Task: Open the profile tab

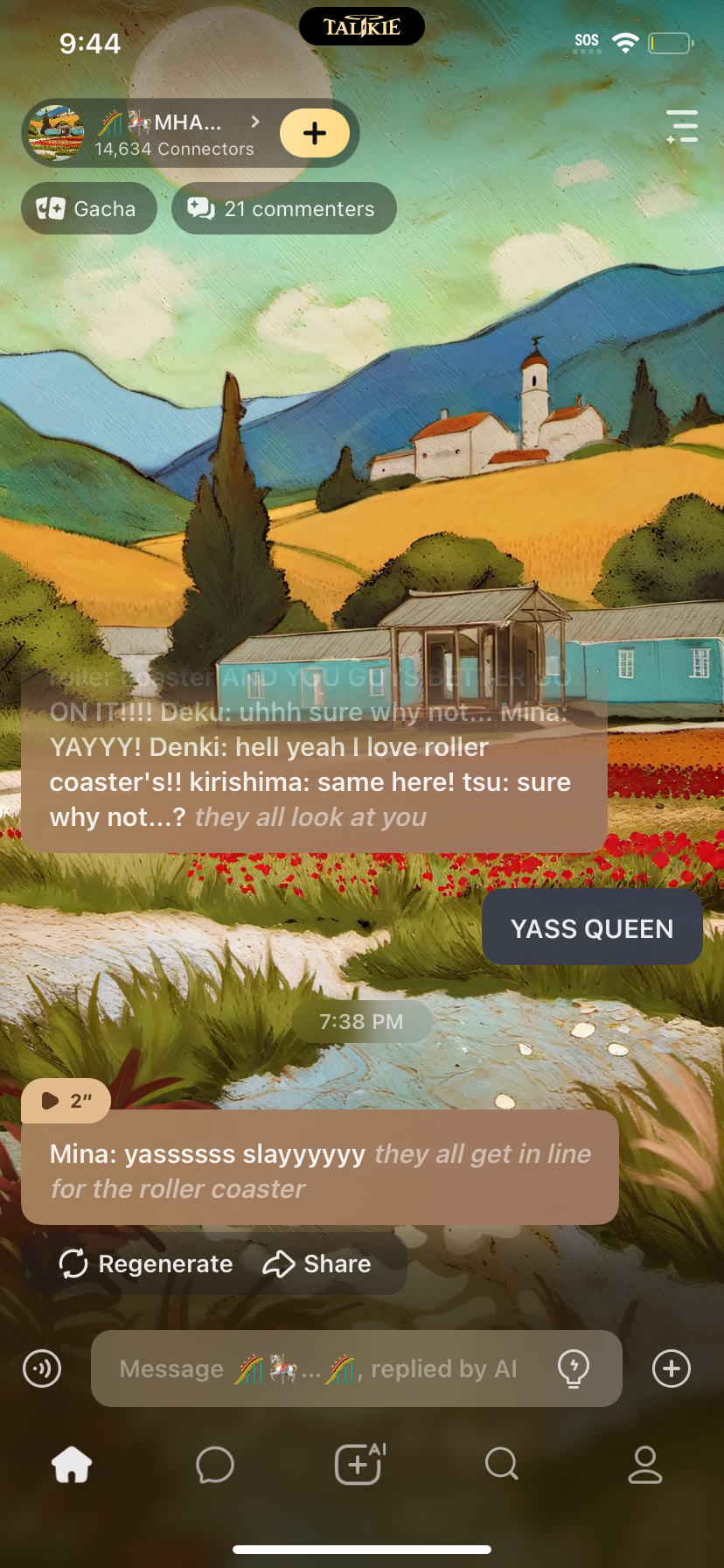Action: [x=645, y=1464]
